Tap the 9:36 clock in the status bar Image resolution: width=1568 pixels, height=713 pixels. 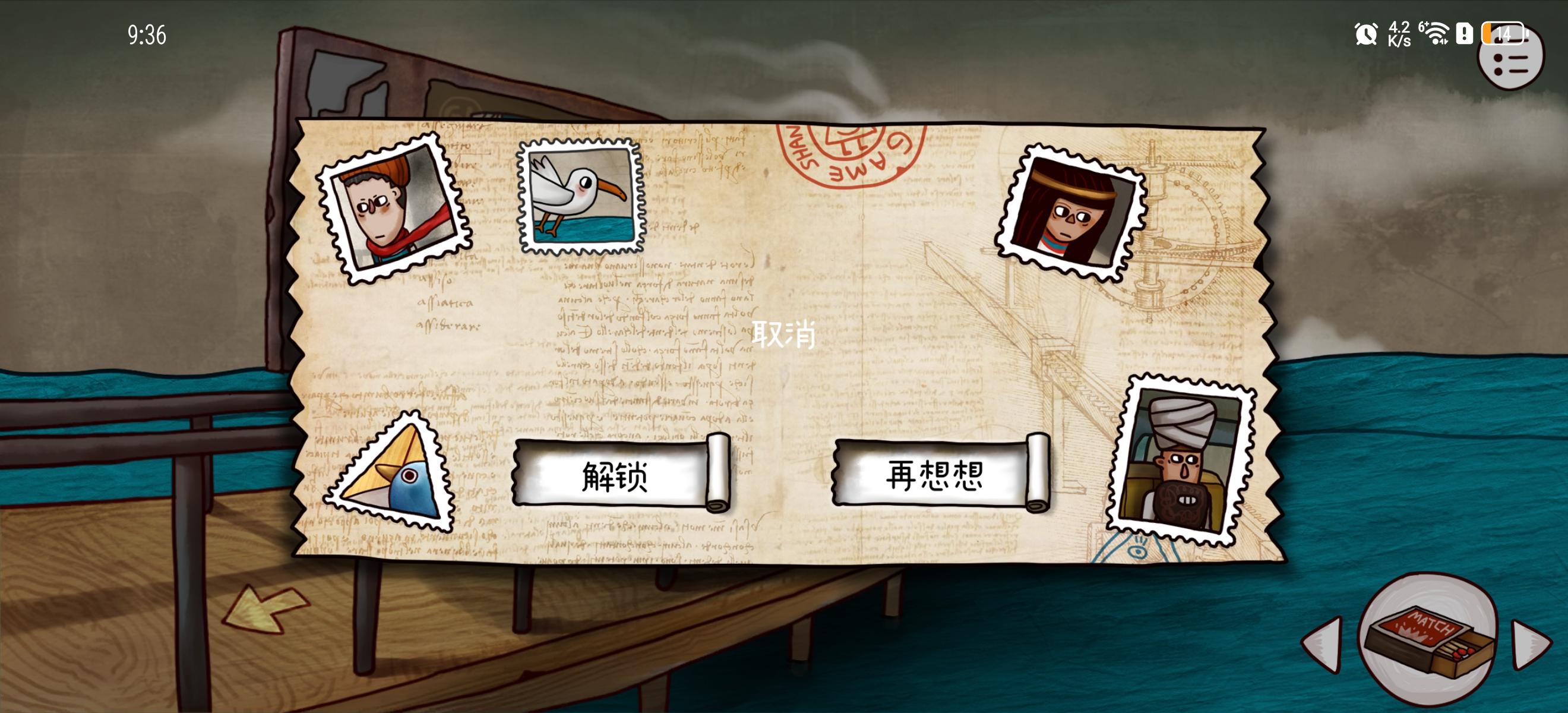click(x=148, y=34)
